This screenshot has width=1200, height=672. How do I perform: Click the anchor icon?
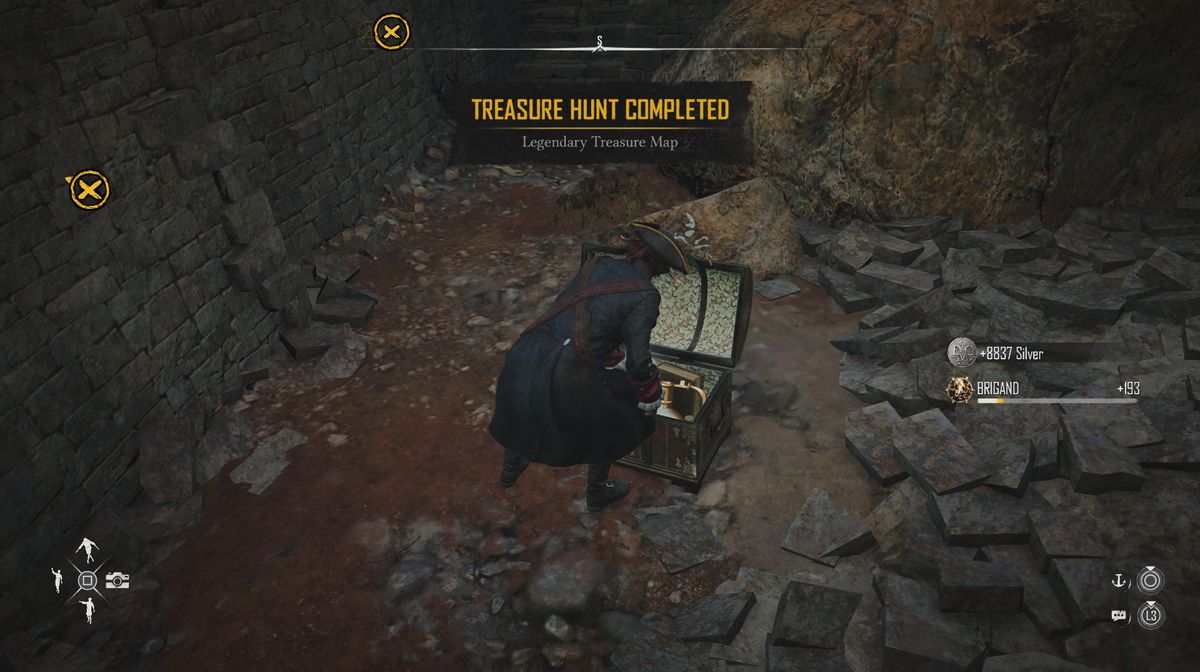click(1119, 580)
